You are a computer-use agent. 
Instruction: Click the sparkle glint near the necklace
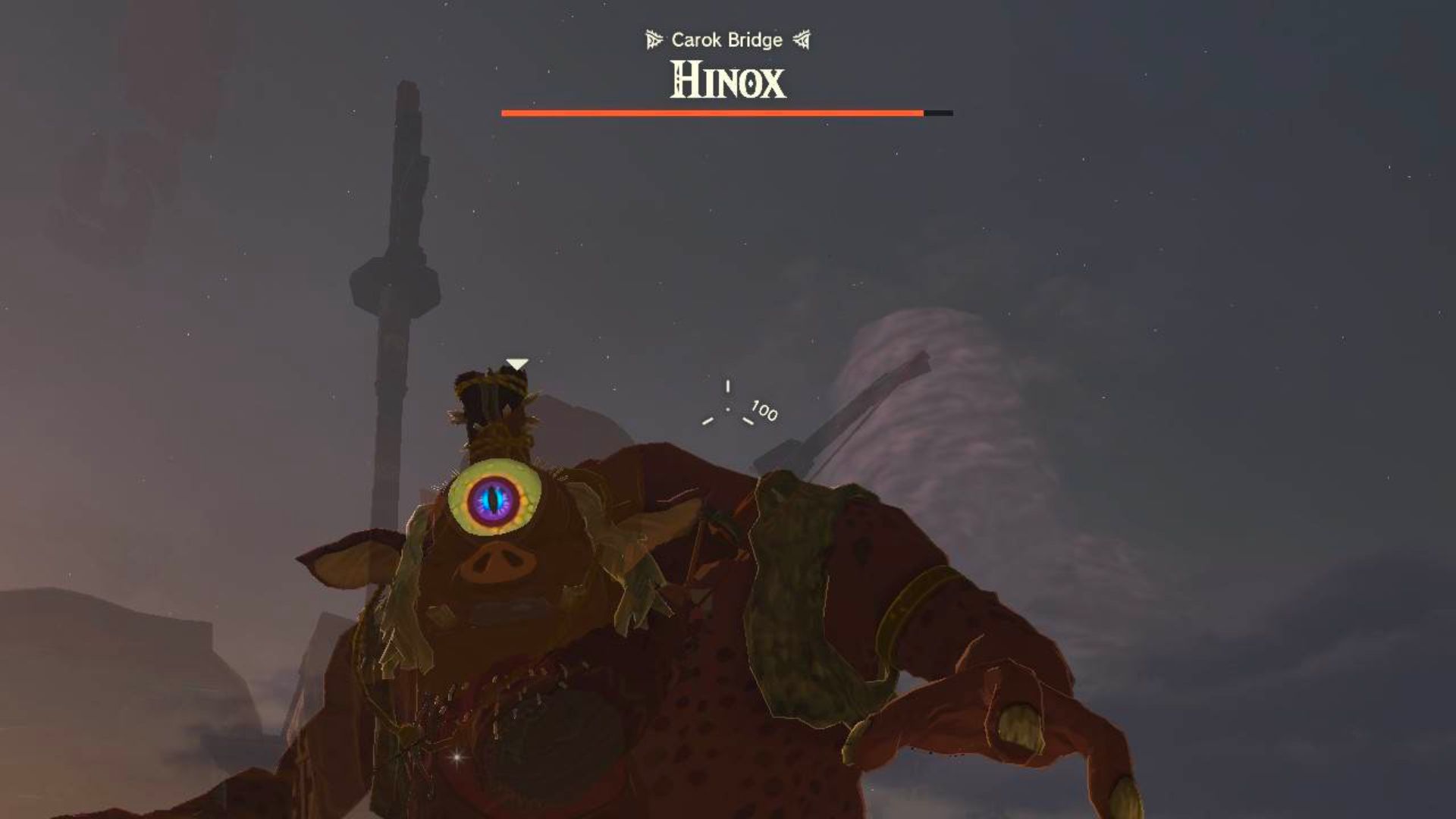tap(458, 758)
